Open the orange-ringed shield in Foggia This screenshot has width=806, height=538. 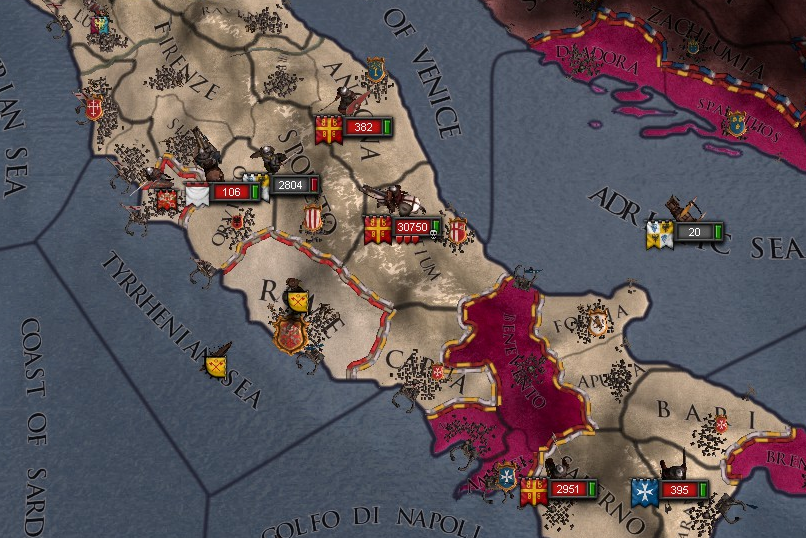pos(597,321)
